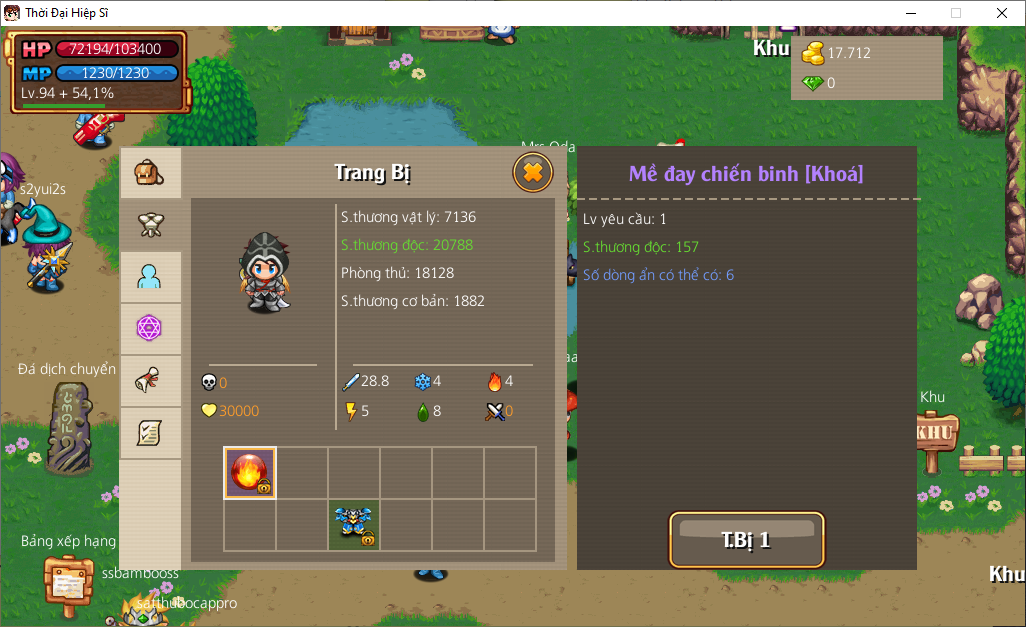
Task: Click the T.Bị 1 button
Action: [x=746, y=540]
